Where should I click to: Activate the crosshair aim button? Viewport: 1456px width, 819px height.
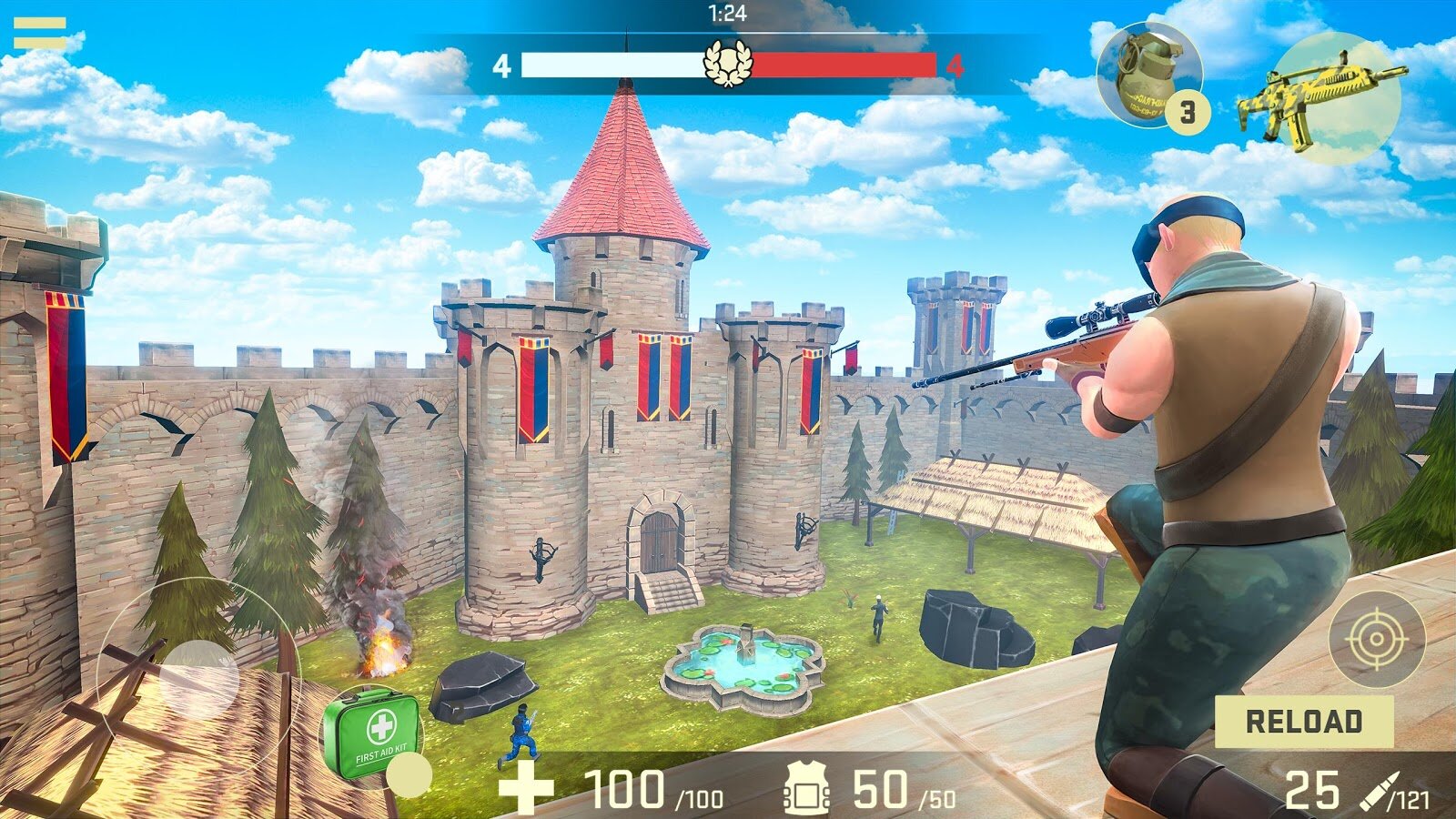coord(1376,639)
